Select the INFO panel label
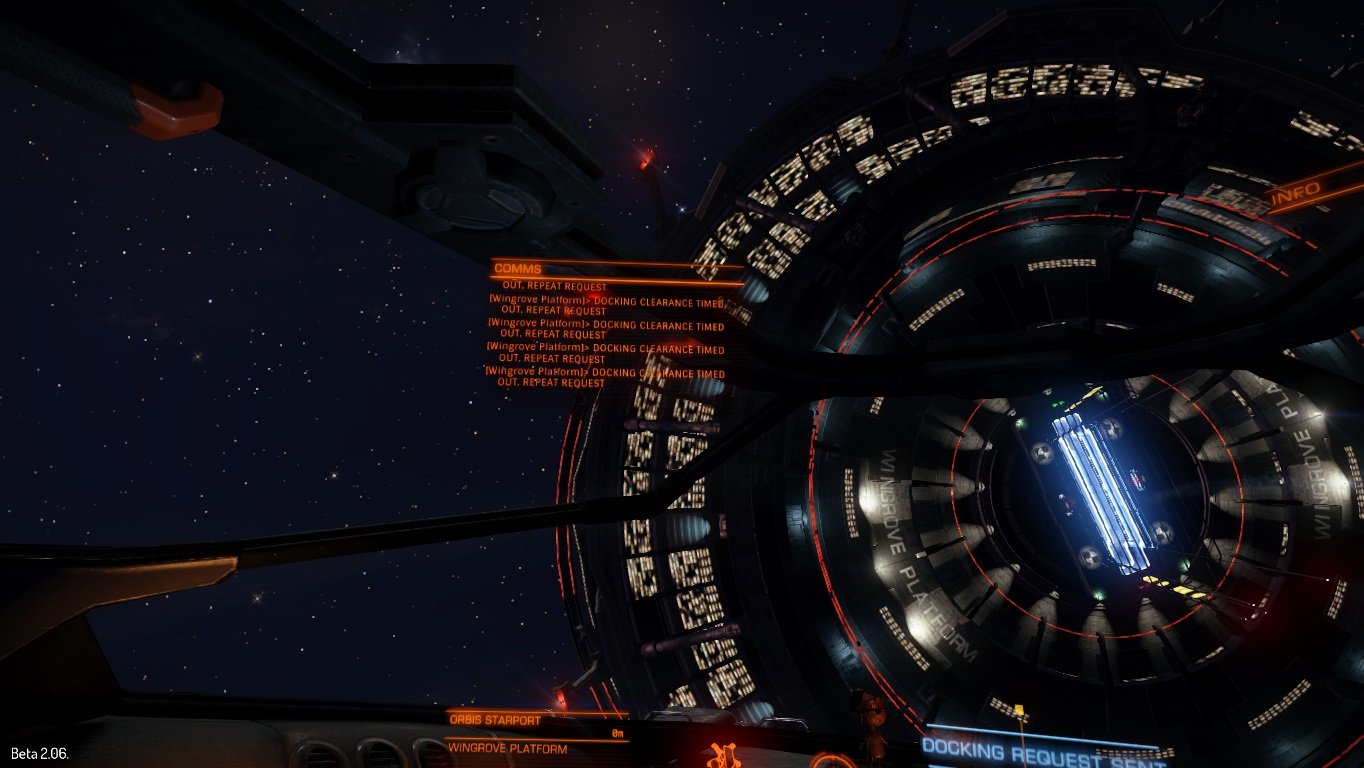 point(1295,197)
